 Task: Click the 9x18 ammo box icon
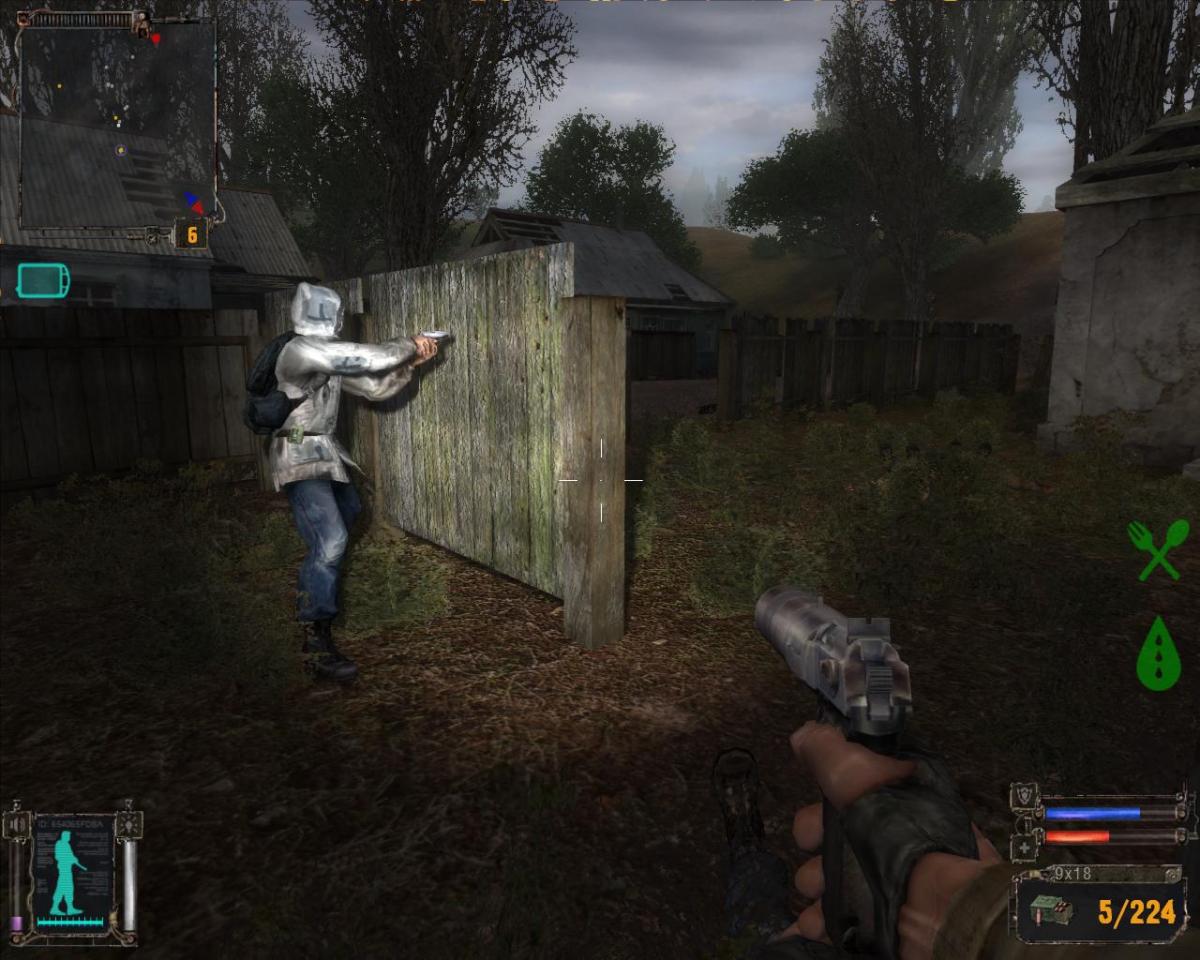pyautogui.click(x=1051, y=911)
